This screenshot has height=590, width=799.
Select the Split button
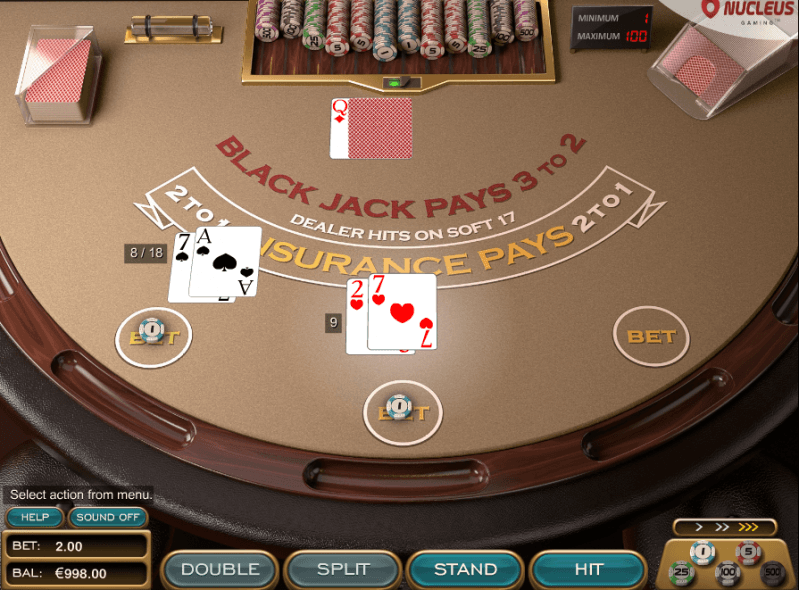coord(342,569)
